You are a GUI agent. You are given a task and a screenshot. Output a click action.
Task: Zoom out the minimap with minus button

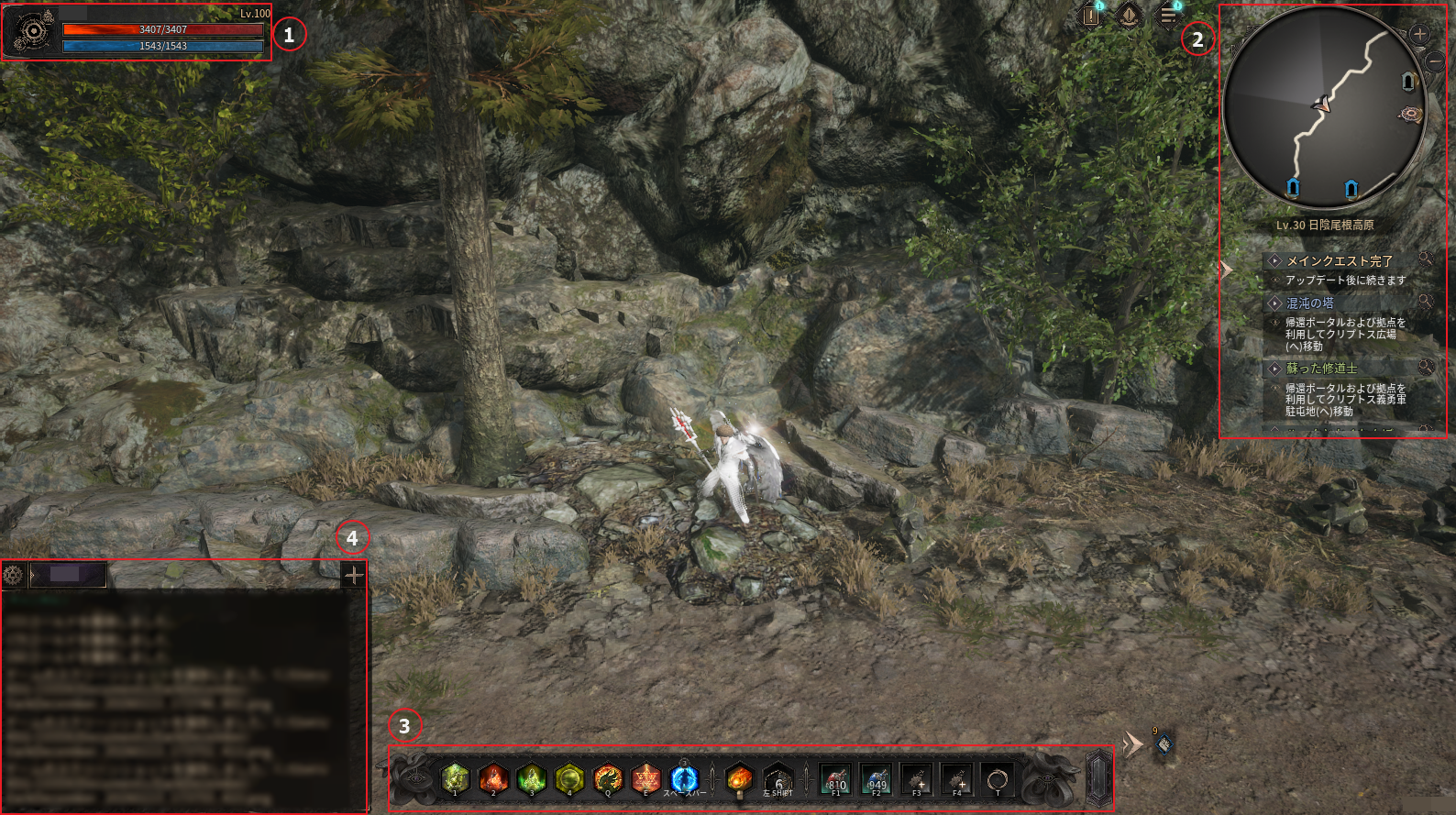(x=1434, y=62)
